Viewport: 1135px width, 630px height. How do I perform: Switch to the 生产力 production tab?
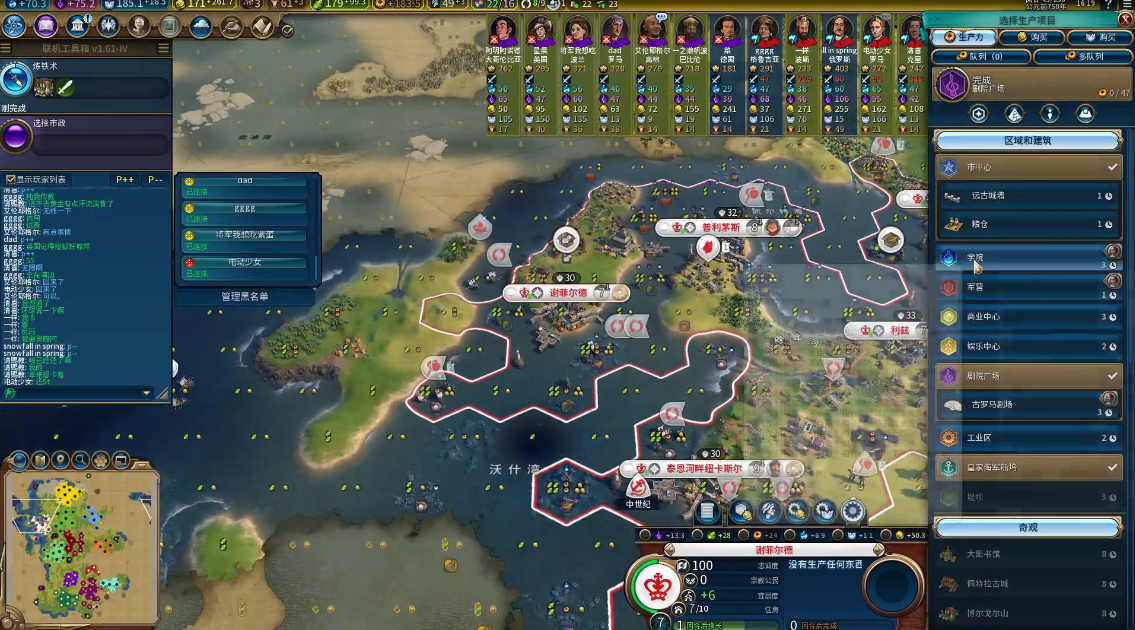964,38
